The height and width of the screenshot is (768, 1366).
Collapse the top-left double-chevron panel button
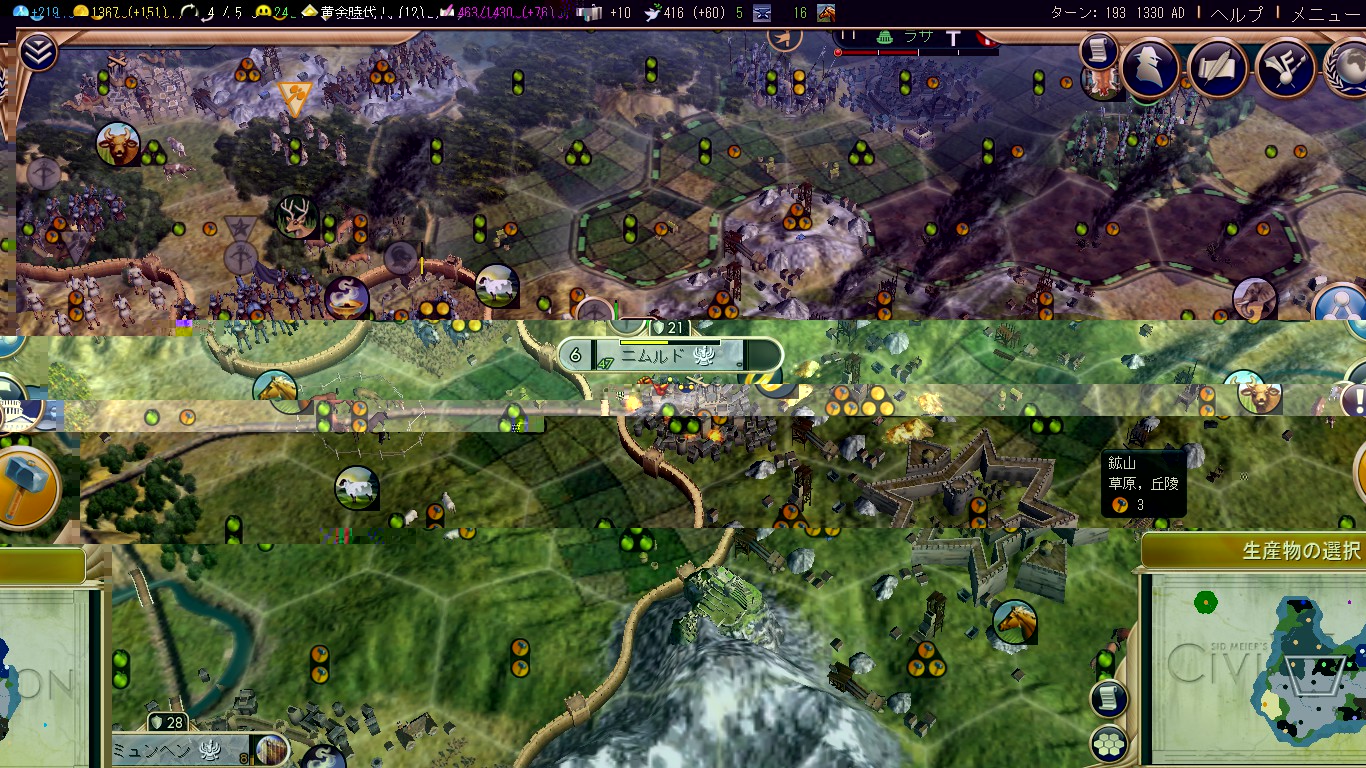coord(37,52)
